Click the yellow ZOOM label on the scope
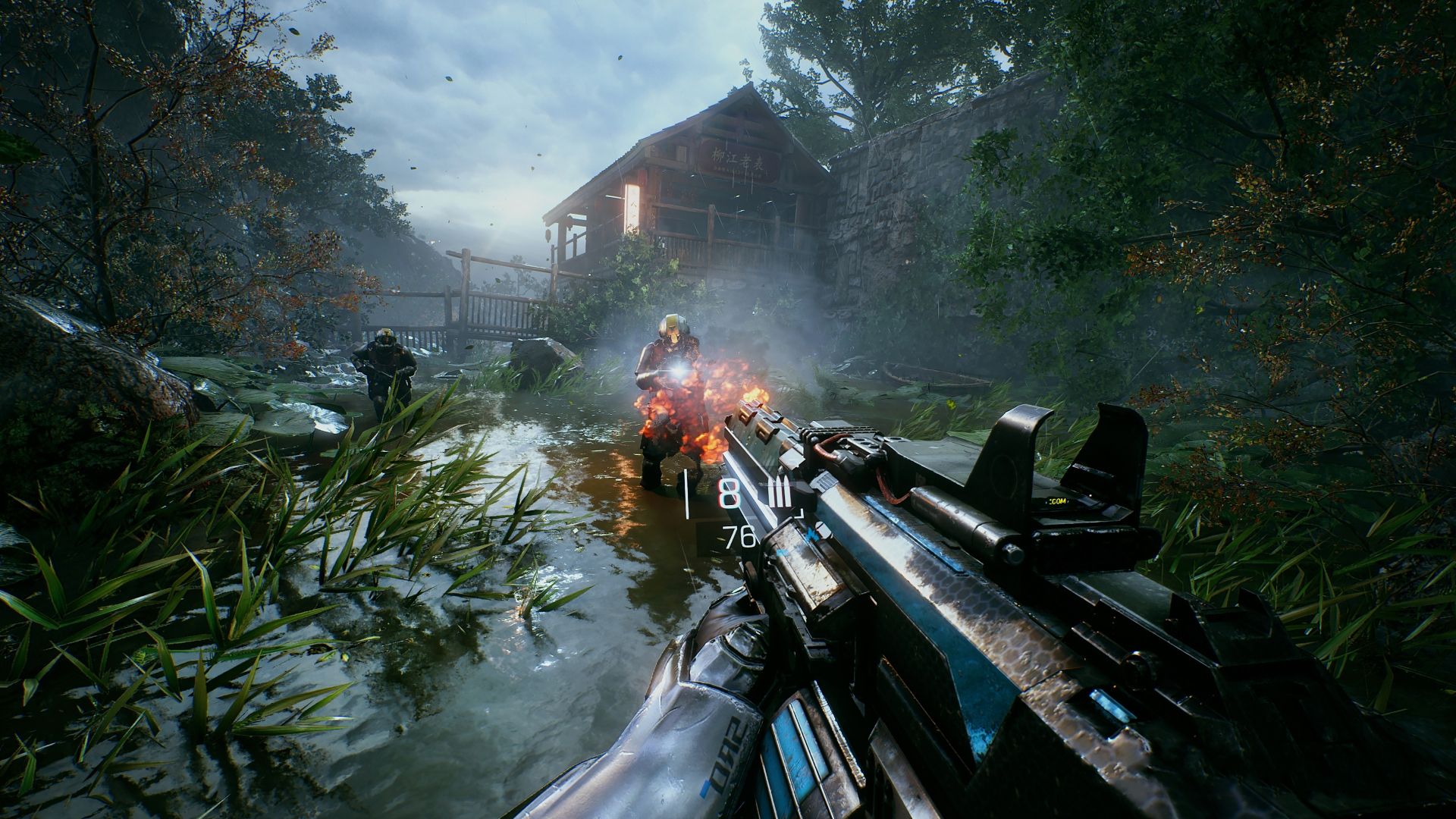The width and height of the screenshot is (1456, 819). 1057,501
